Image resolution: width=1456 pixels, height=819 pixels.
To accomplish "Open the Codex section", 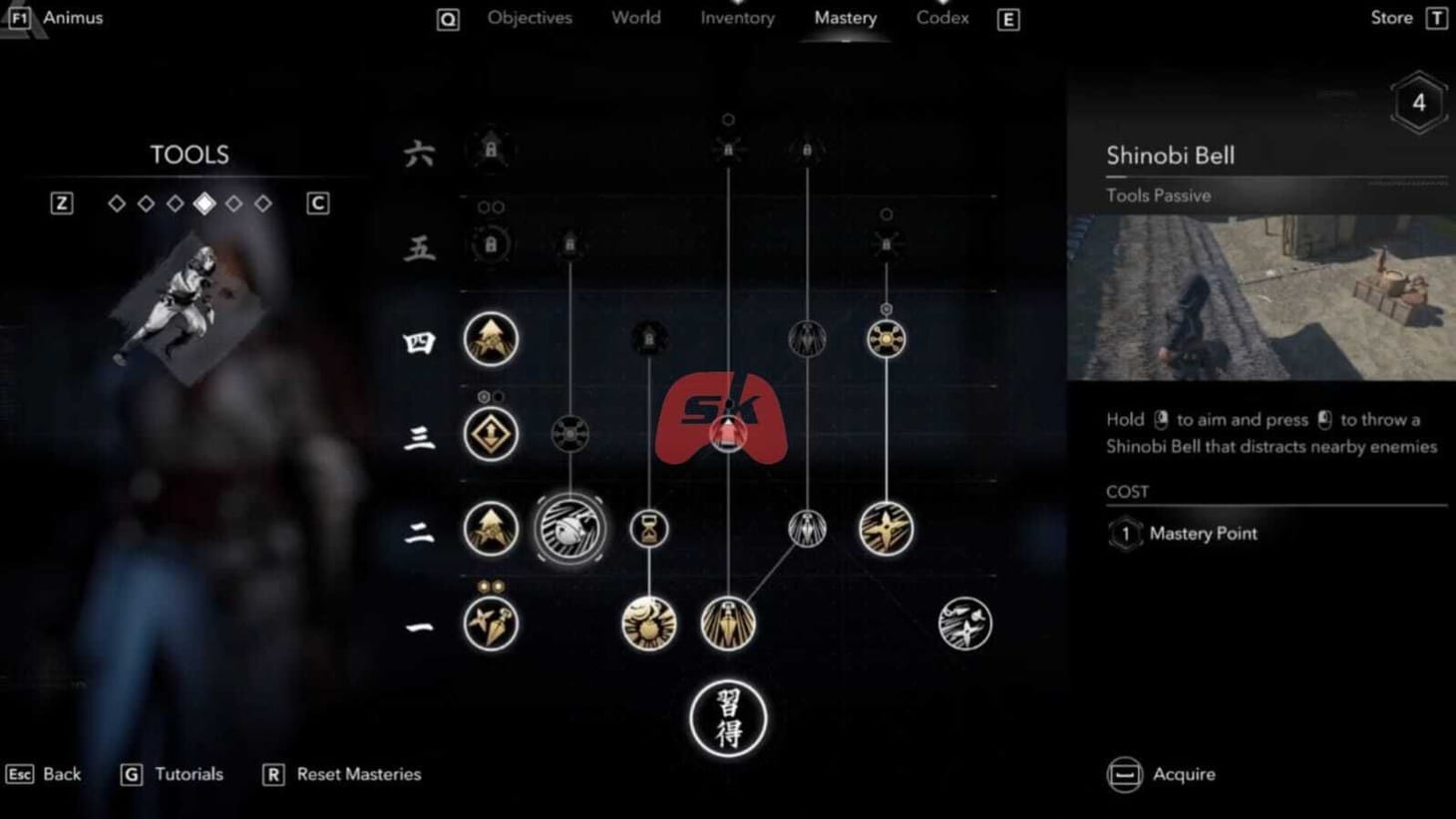I will tap(941, 17).
